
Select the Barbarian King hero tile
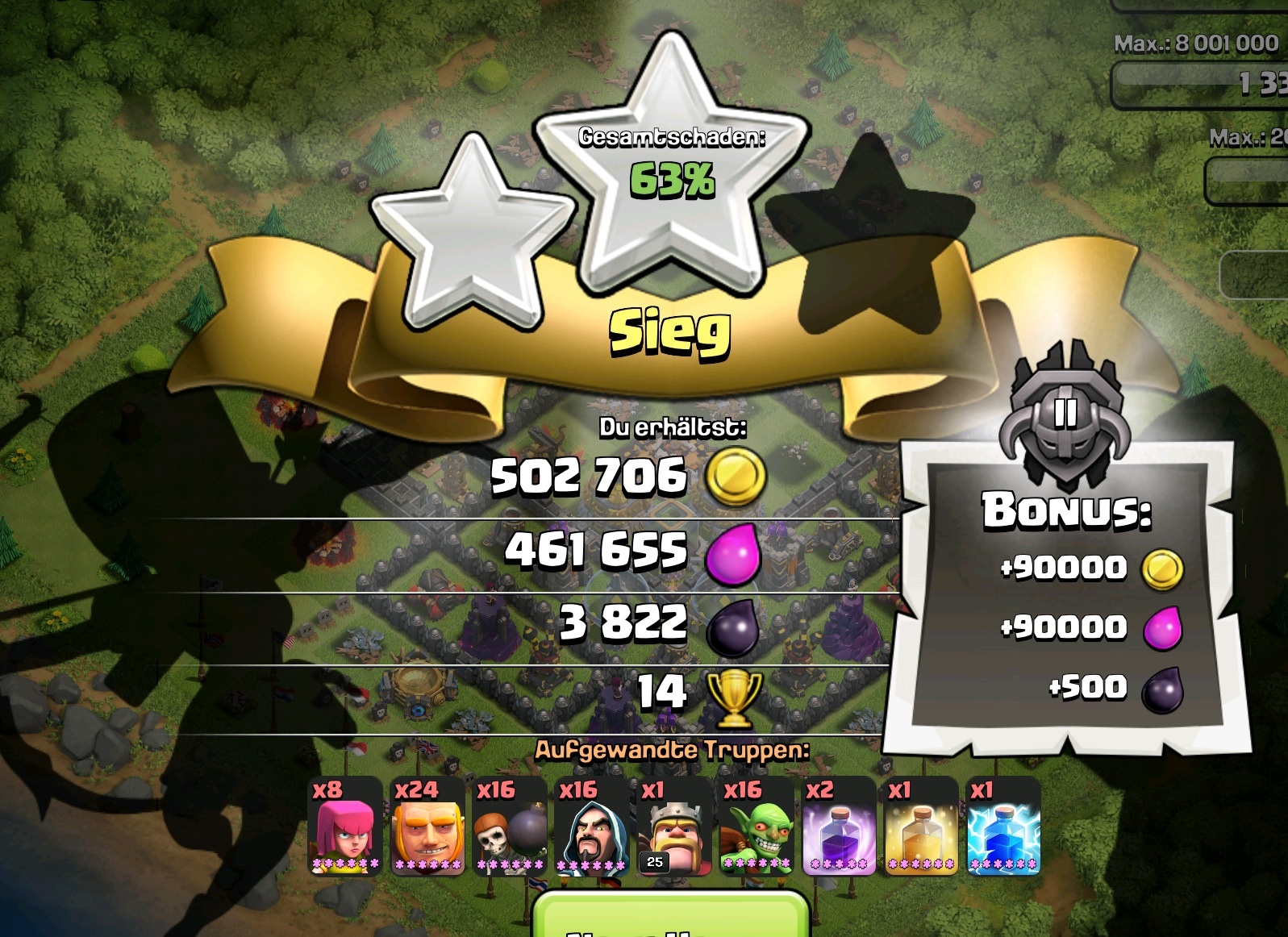pos(674,827)
